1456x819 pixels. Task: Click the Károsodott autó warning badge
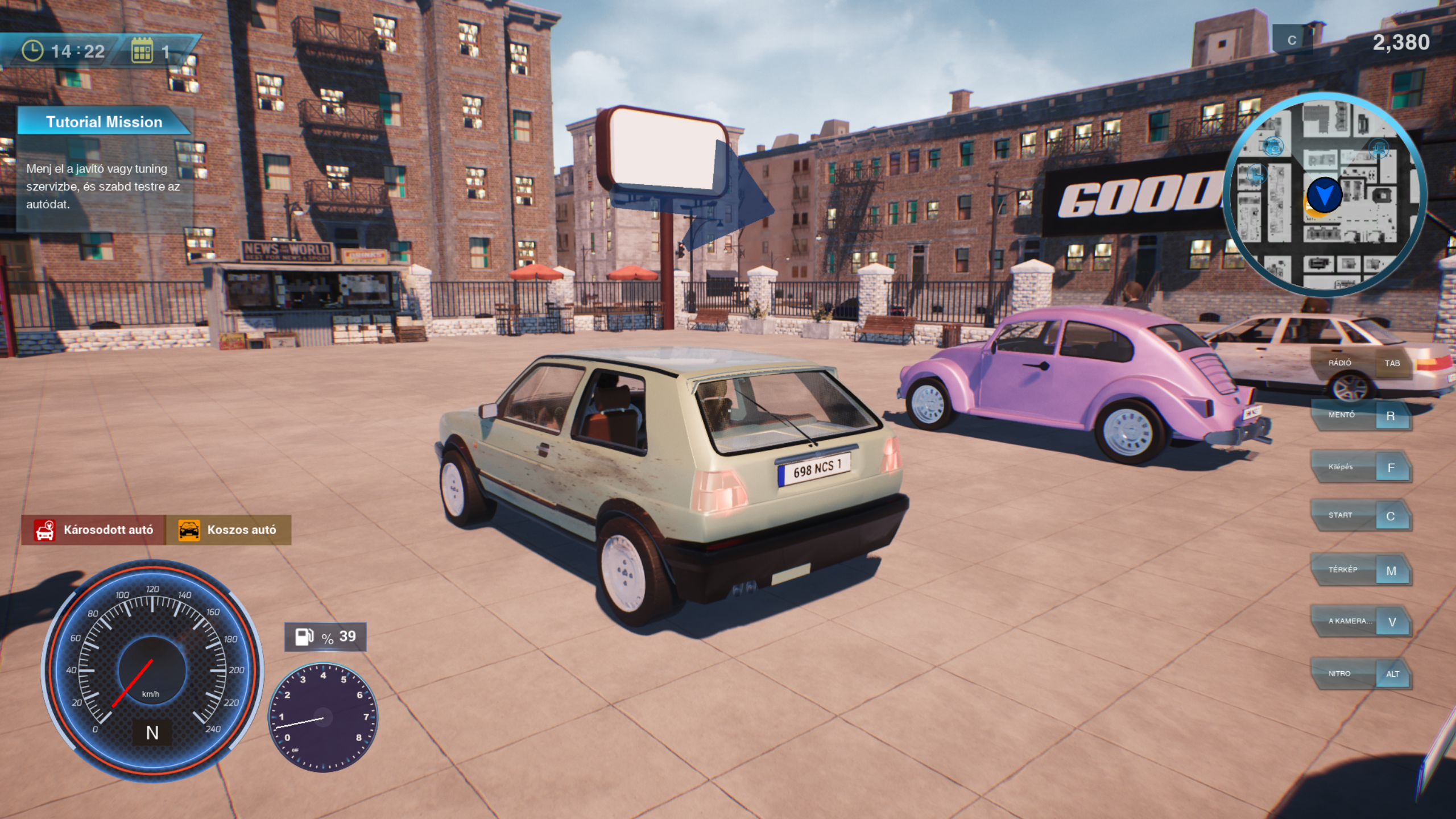click(x=94, y=530)
